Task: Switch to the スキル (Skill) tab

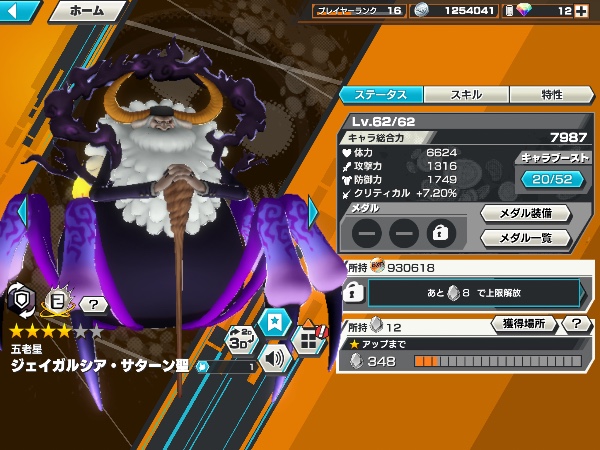Action: click(466, 95)
